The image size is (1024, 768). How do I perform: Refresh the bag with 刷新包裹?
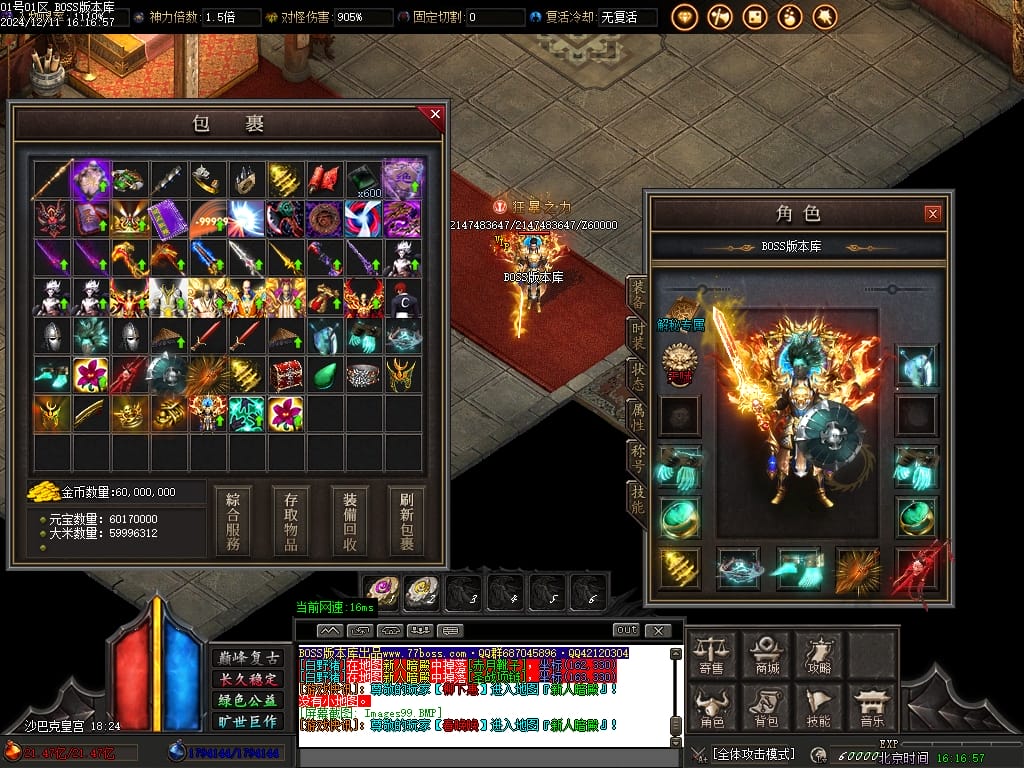pos(407,521)
